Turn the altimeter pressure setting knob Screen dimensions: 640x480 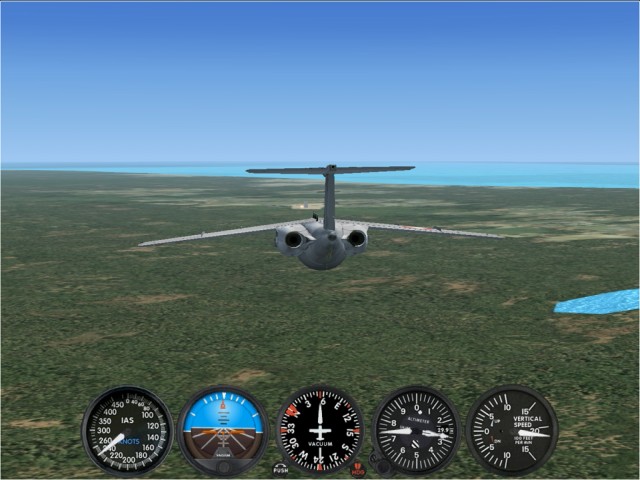coord(380,463)
